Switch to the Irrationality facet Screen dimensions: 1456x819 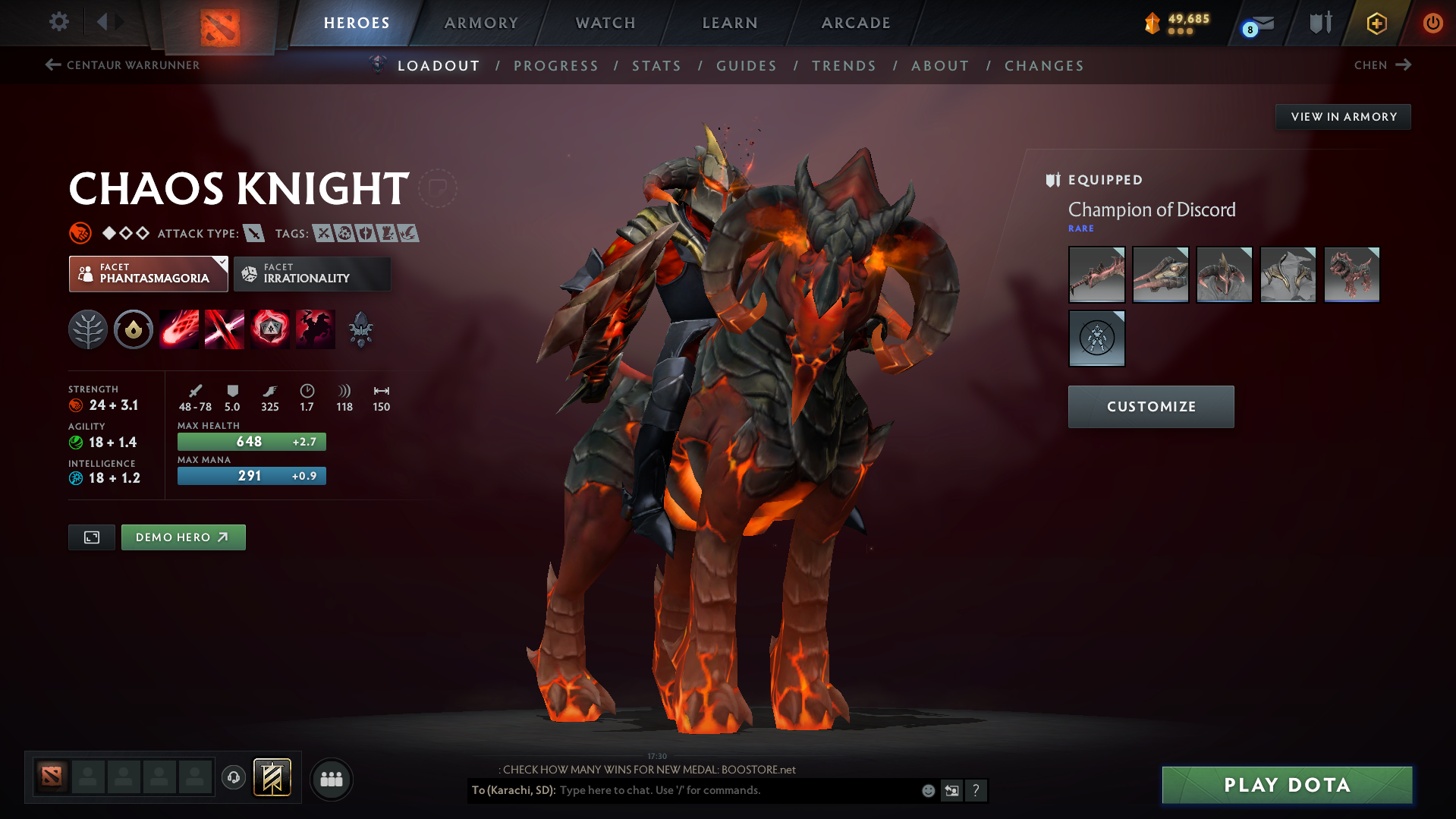312,274
